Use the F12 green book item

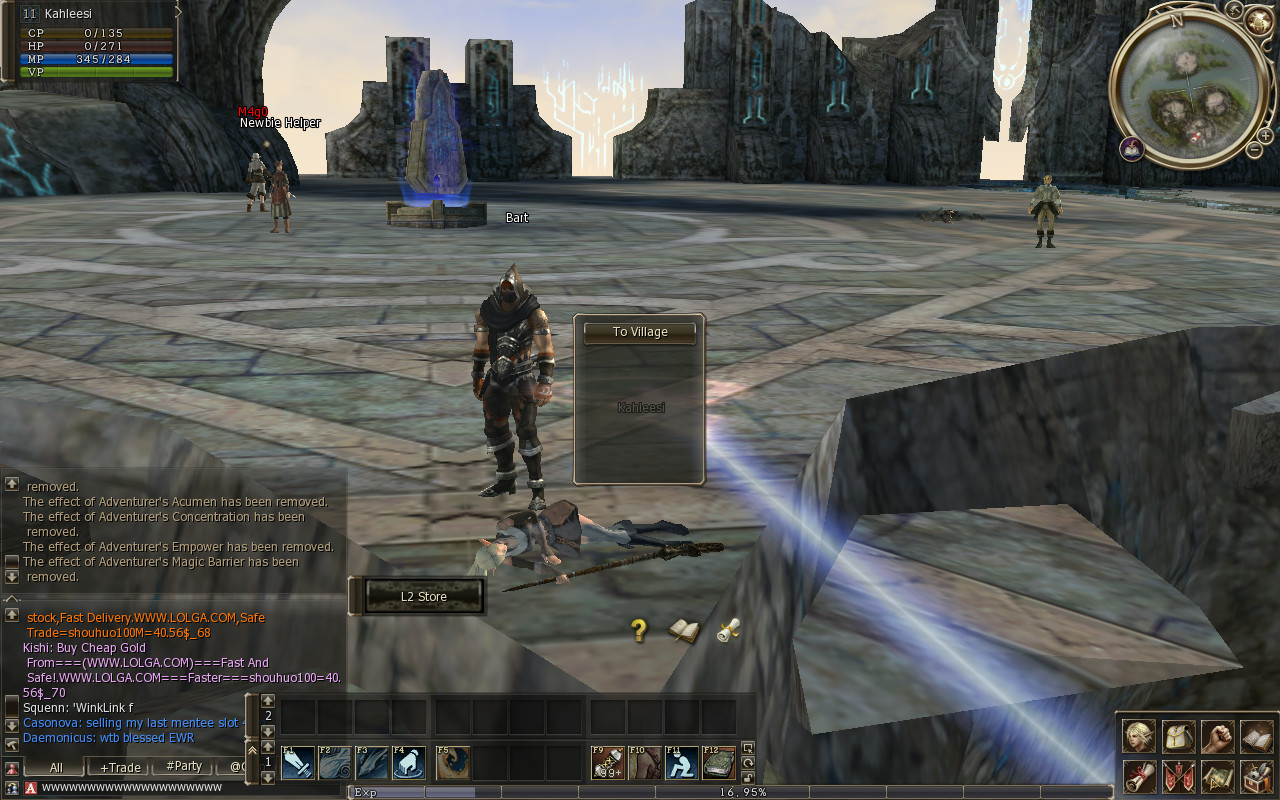(718, 763)
